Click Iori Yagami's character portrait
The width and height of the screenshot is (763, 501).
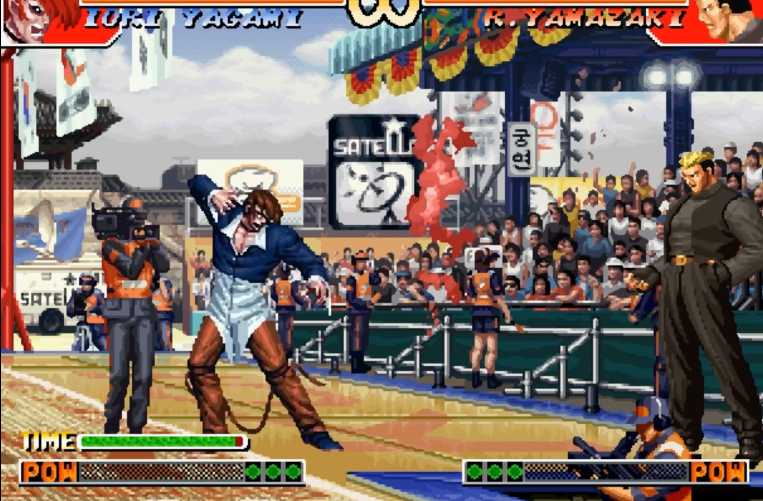coord(28,20)
